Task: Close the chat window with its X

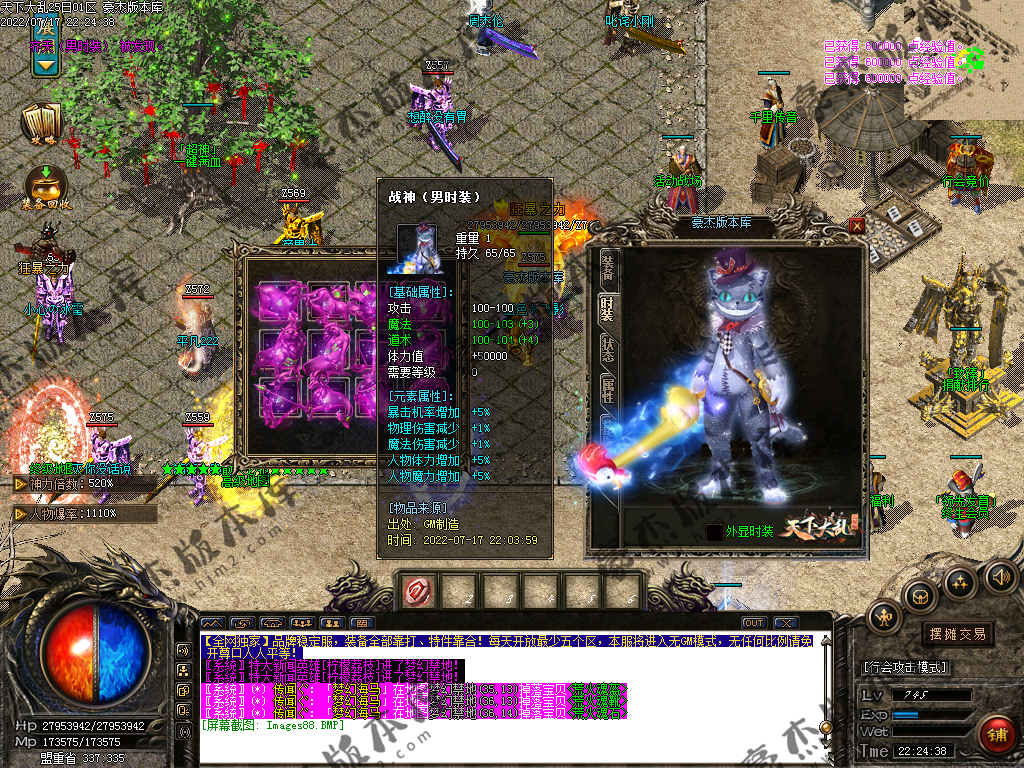Action: [786, 623]
